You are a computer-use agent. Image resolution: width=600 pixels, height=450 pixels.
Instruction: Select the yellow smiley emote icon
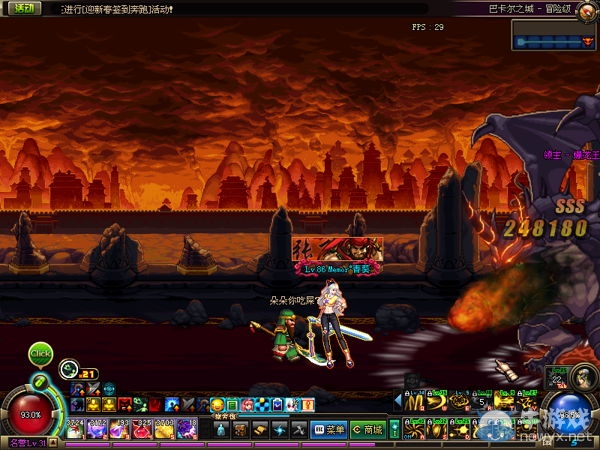coord(217,404)
